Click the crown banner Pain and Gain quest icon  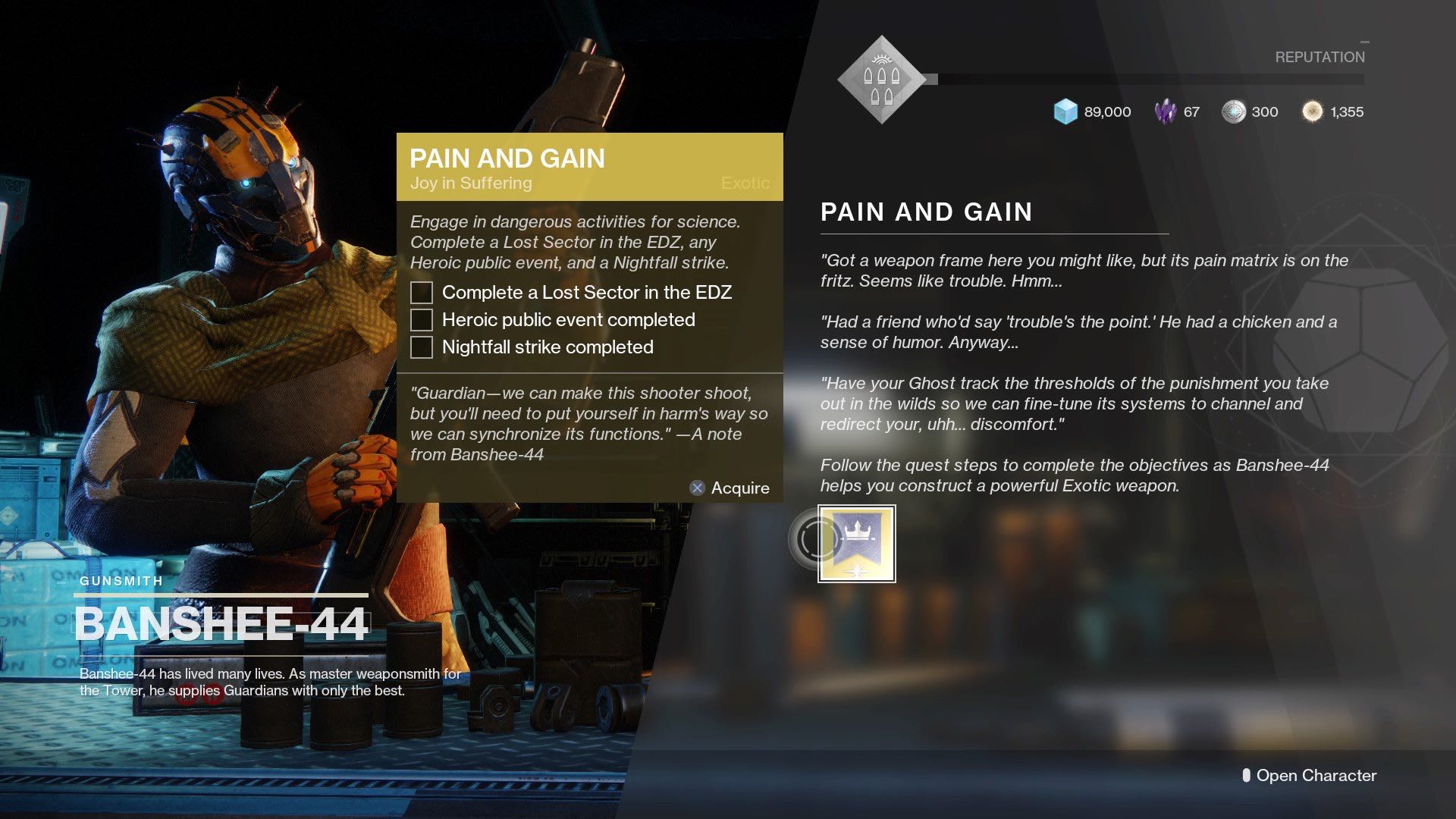(856, 543)
